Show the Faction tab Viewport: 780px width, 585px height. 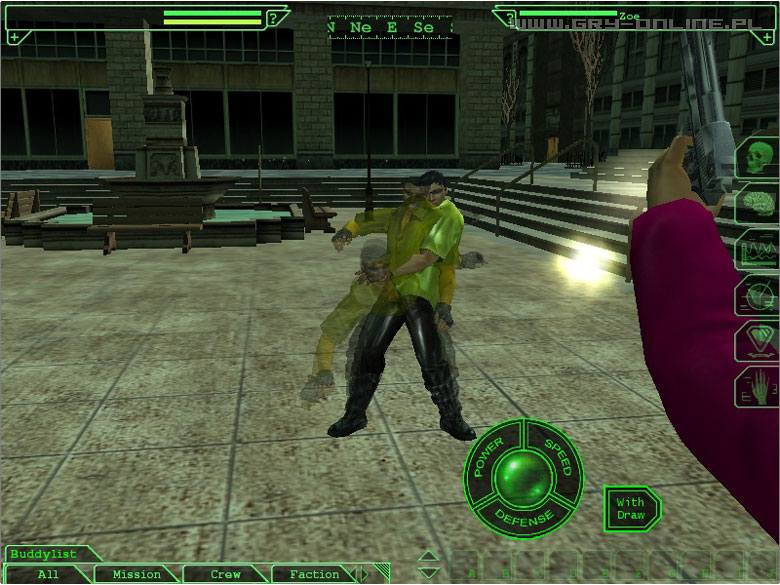click(x=314, y=575)
